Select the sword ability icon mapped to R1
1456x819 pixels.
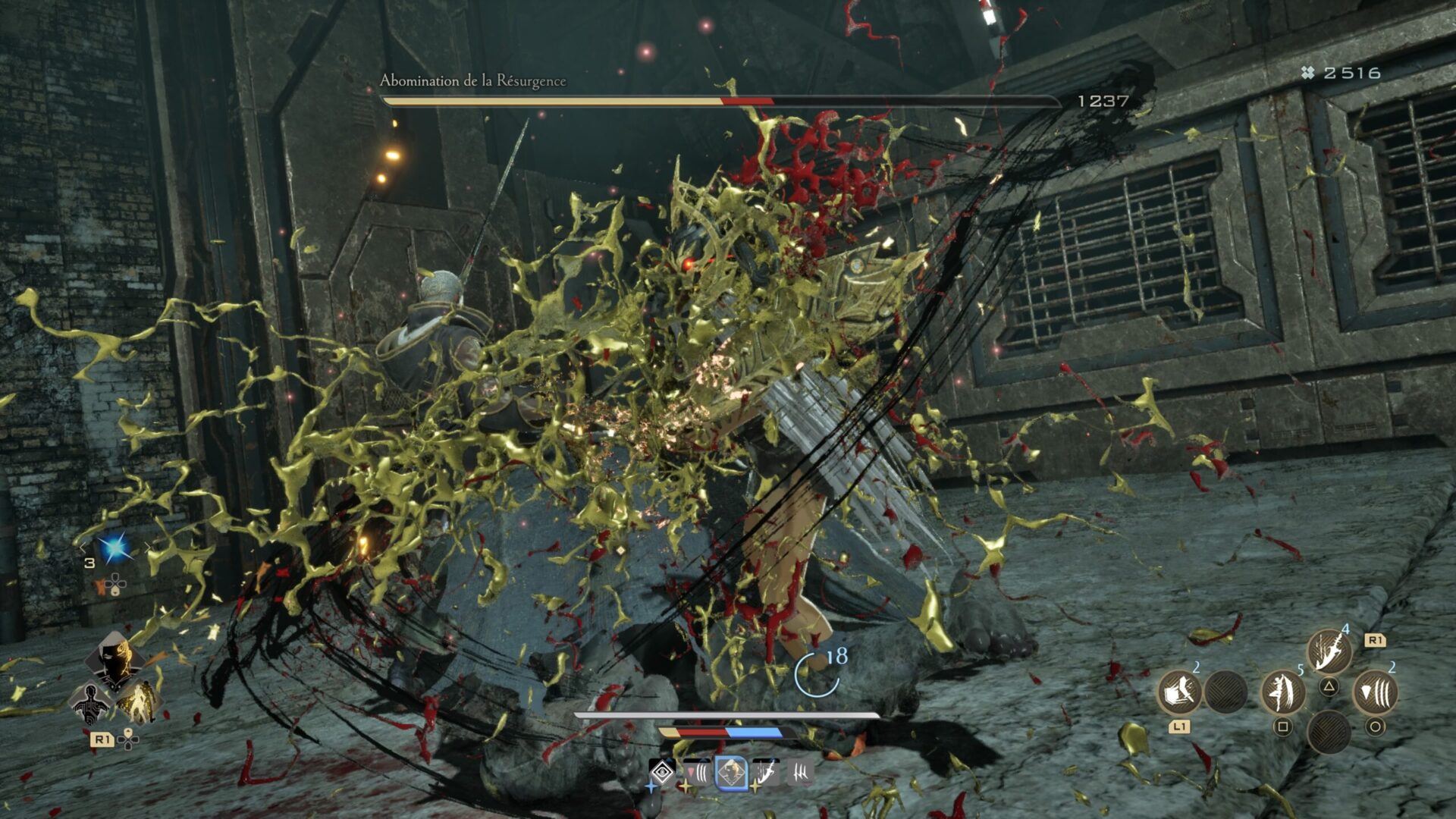pos(1329,651)
